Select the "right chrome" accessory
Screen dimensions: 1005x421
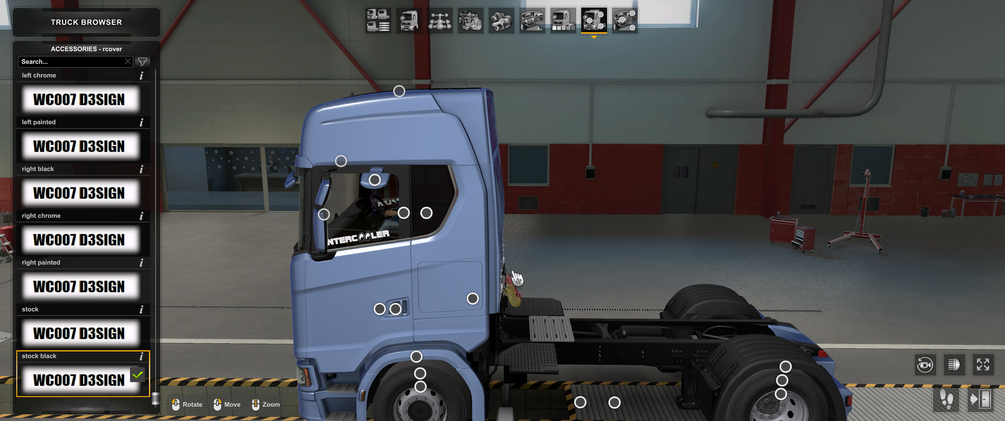point(79,240)
